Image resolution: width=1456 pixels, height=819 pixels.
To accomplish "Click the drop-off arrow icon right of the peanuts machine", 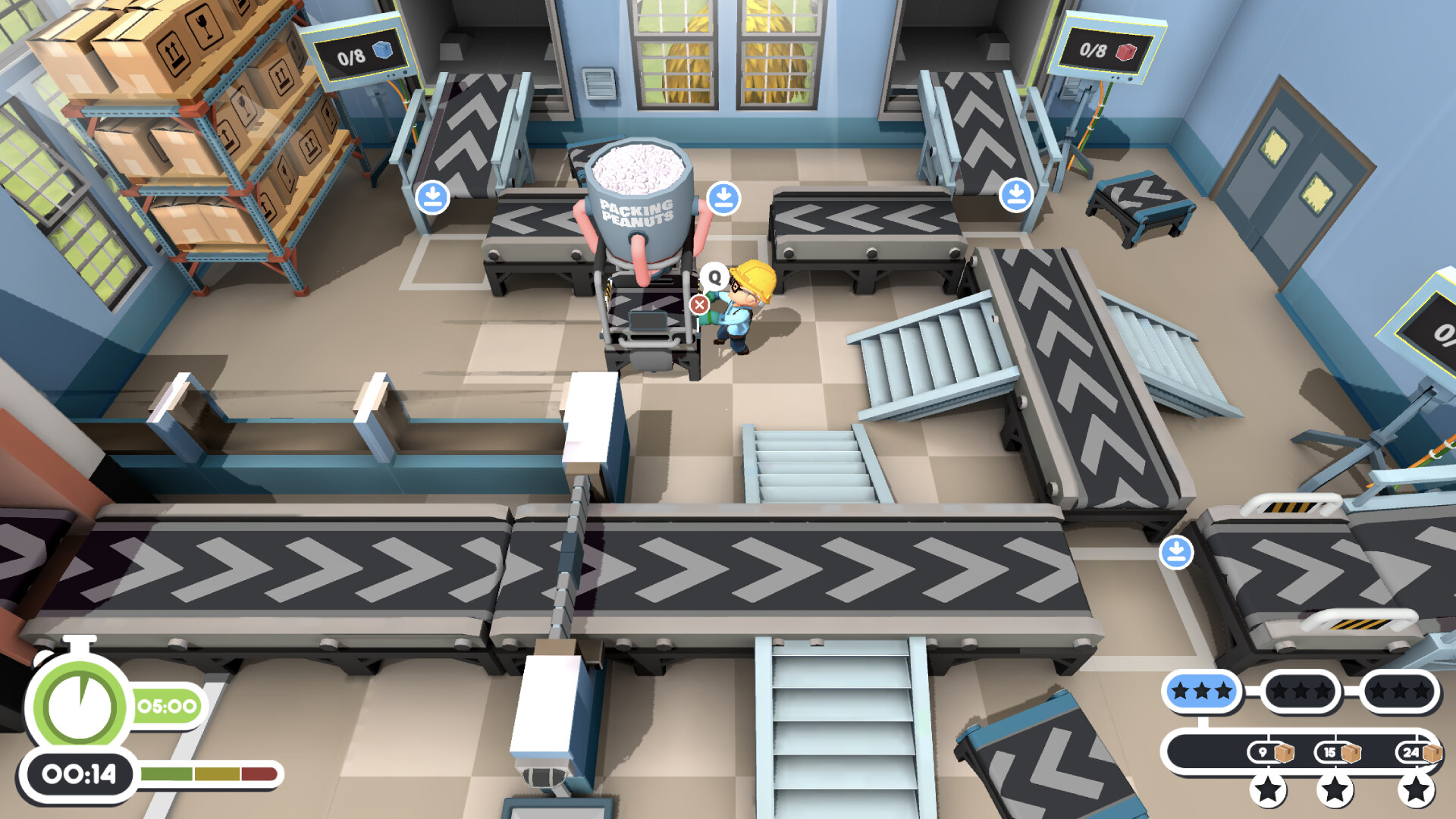I will [723, 198].
